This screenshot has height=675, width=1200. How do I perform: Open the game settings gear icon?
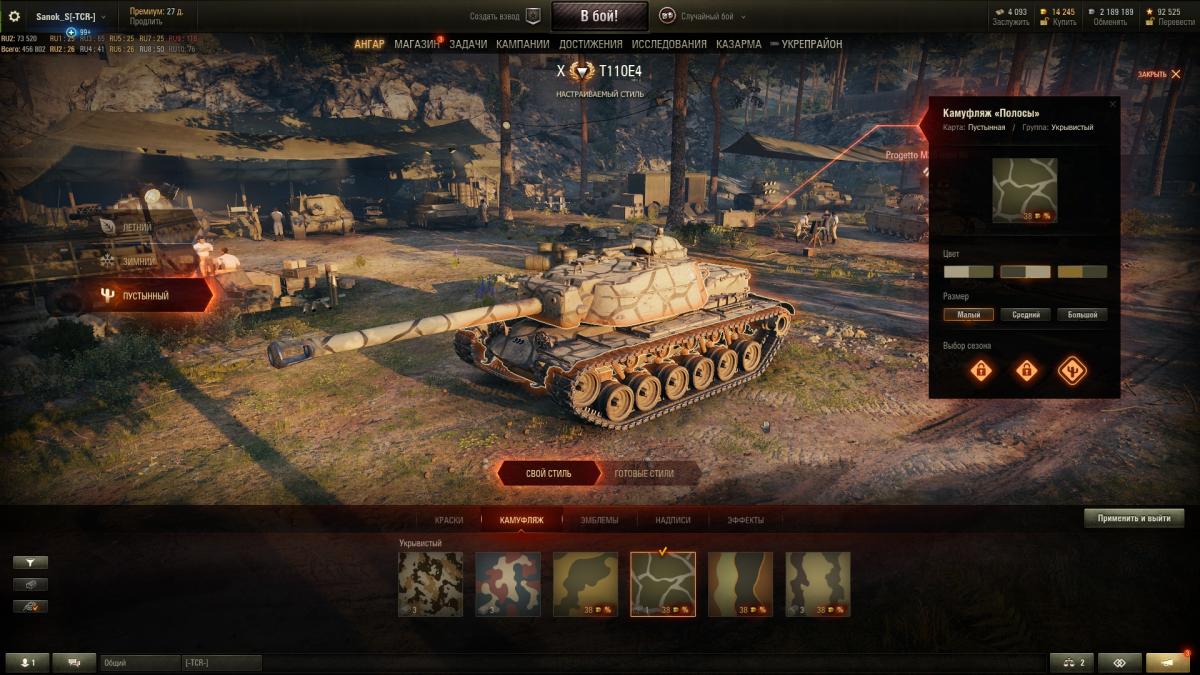(x=14, y=16)
